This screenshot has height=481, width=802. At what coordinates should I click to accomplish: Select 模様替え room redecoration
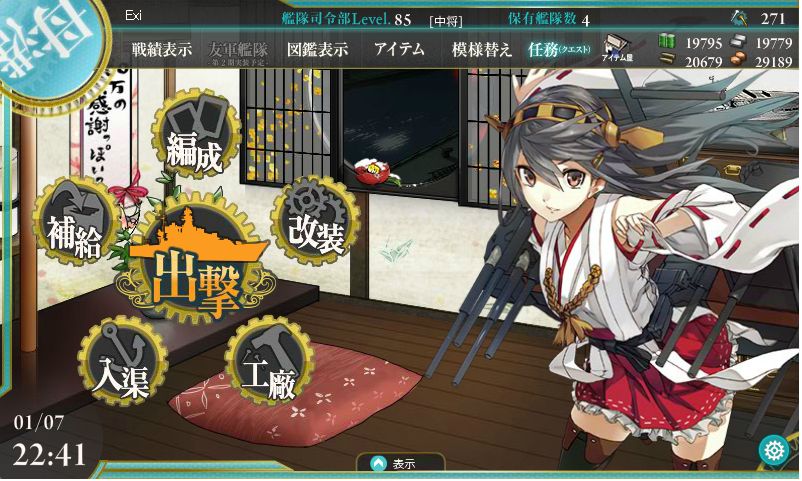point(482,50)
